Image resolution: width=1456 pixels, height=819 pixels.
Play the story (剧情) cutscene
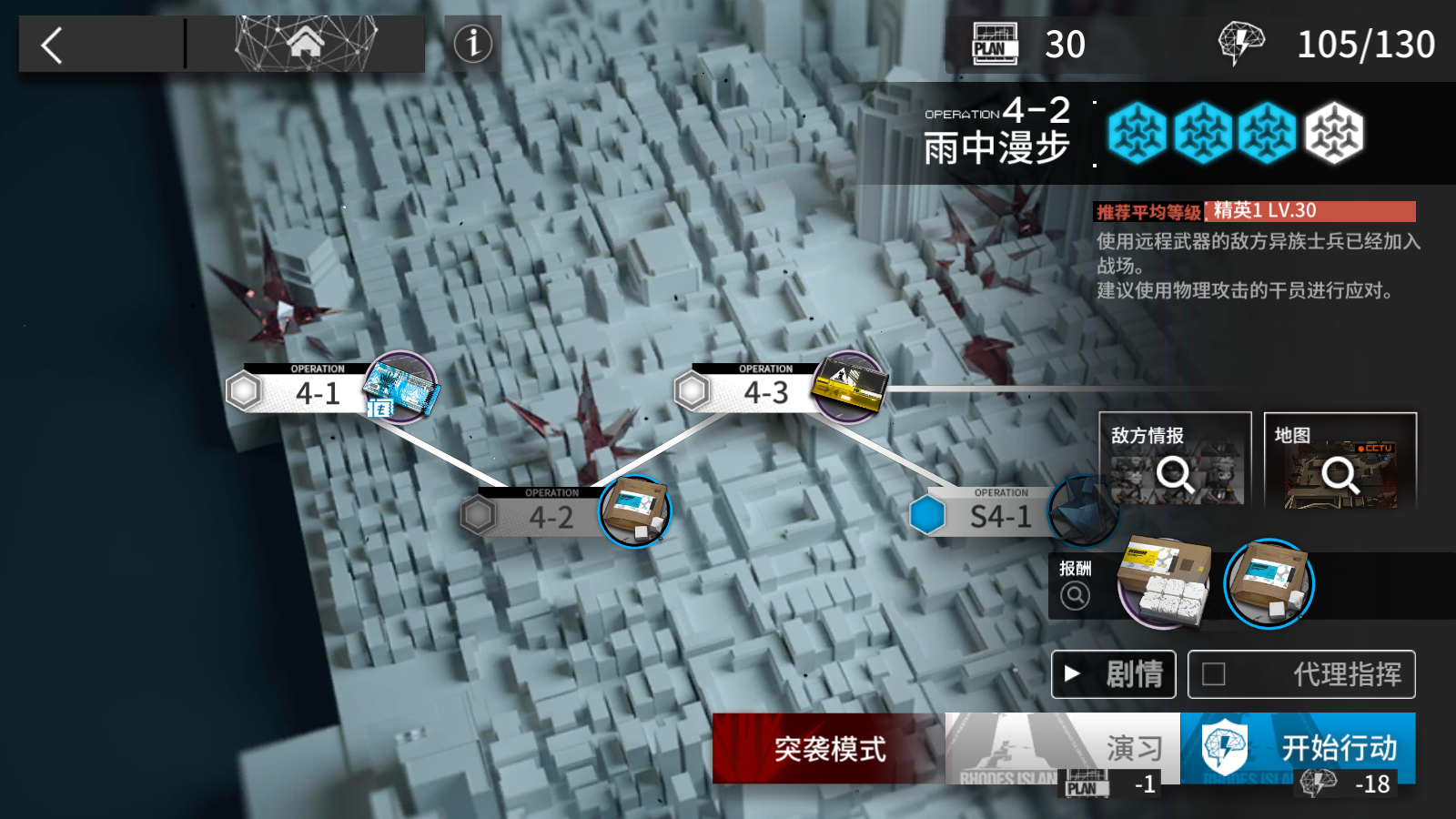click(1114, 674)
